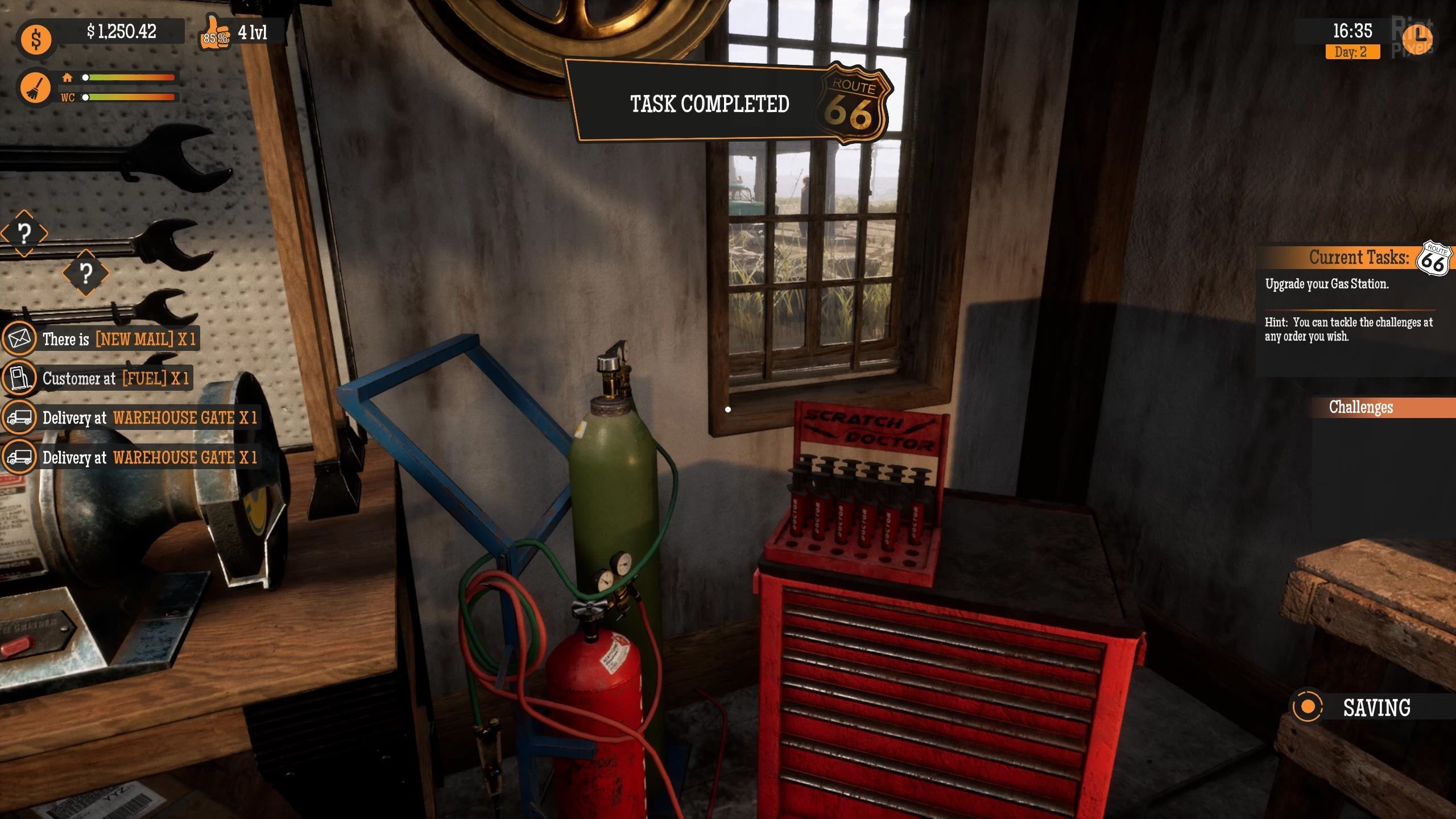Toggle the first question mark mystery slot
This screenshot has width=1456, height=819.
(x=24, y=233)
